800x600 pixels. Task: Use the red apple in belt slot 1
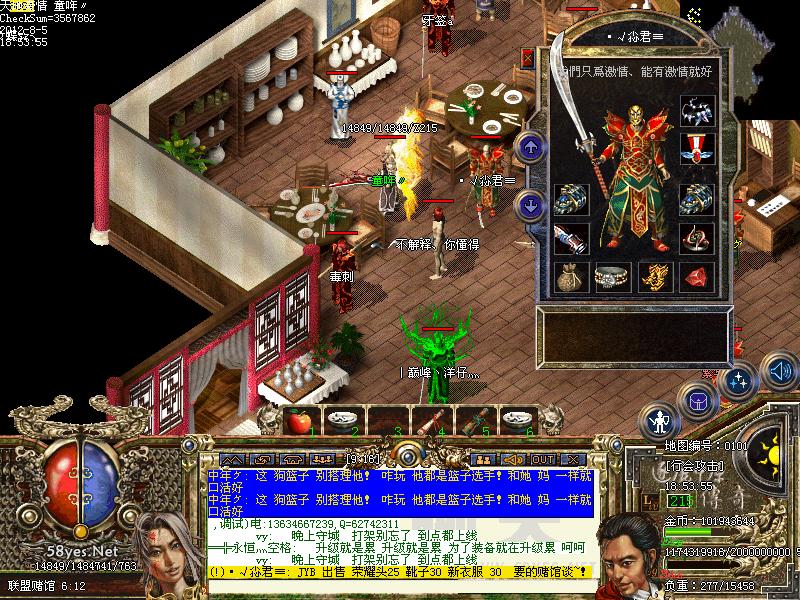click(299, 420)
